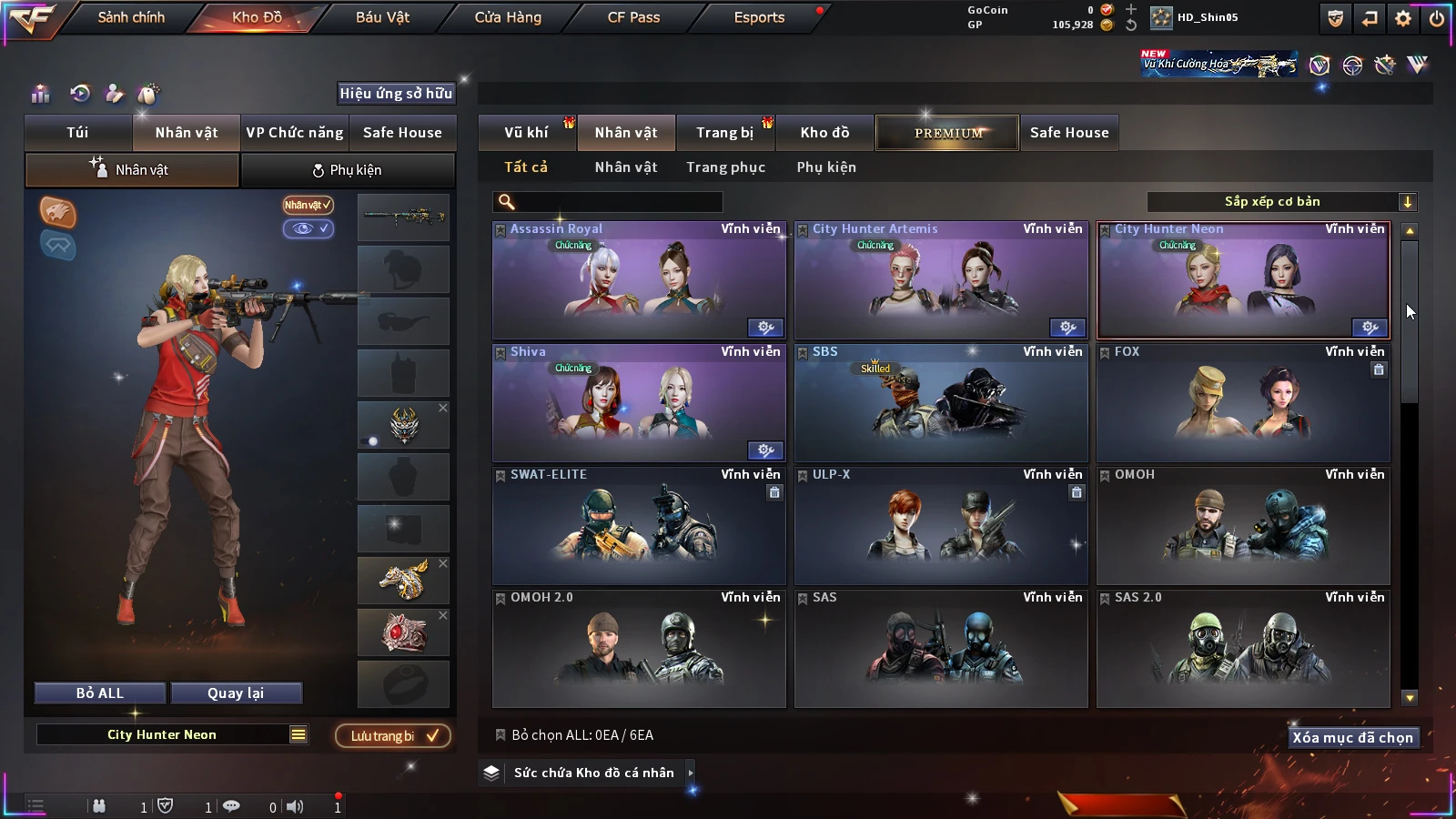Click the Quay lại back button

click(x=236, y=693)
